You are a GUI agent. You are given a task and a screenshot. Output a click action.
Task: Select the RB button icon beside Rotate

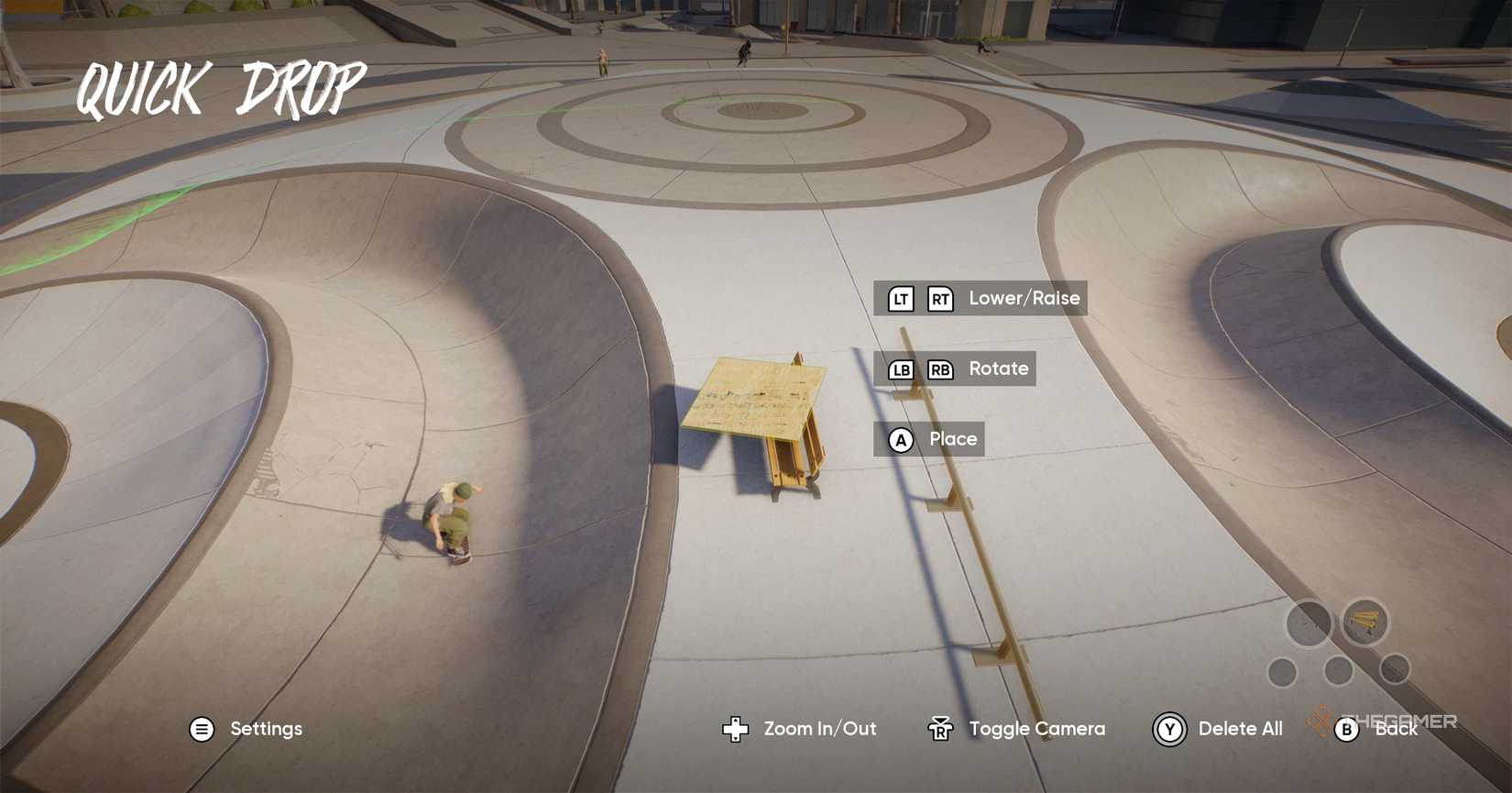tap(941, 369)
